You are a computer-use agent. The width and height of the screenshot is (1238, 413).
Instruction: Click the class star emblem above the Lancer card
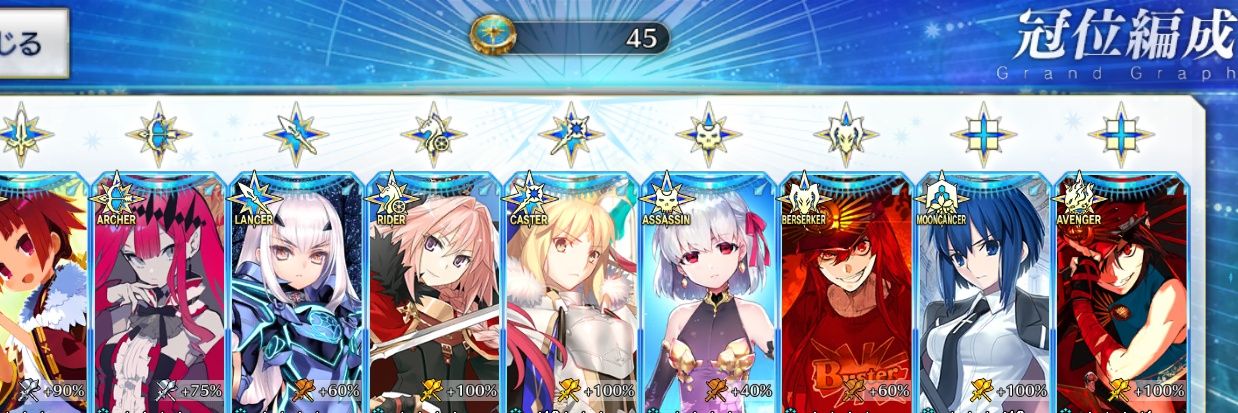coord(296,134)
